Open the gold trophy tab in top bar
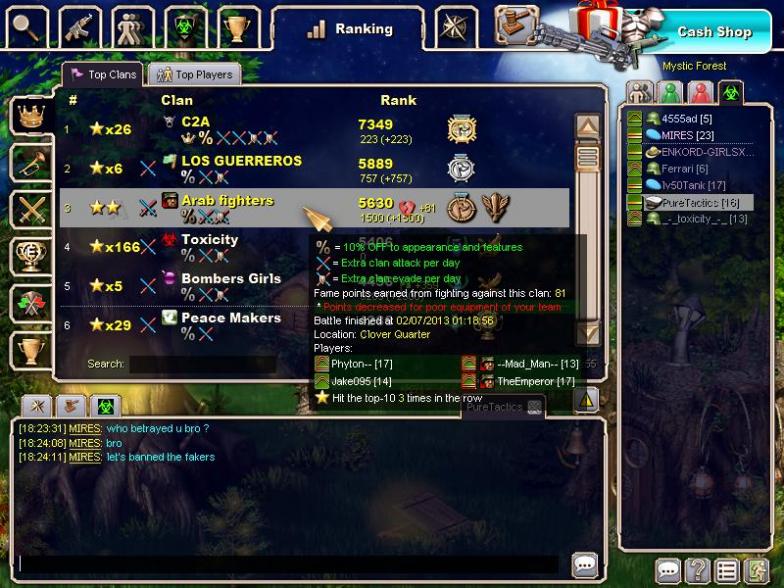 tap(238, 28)
